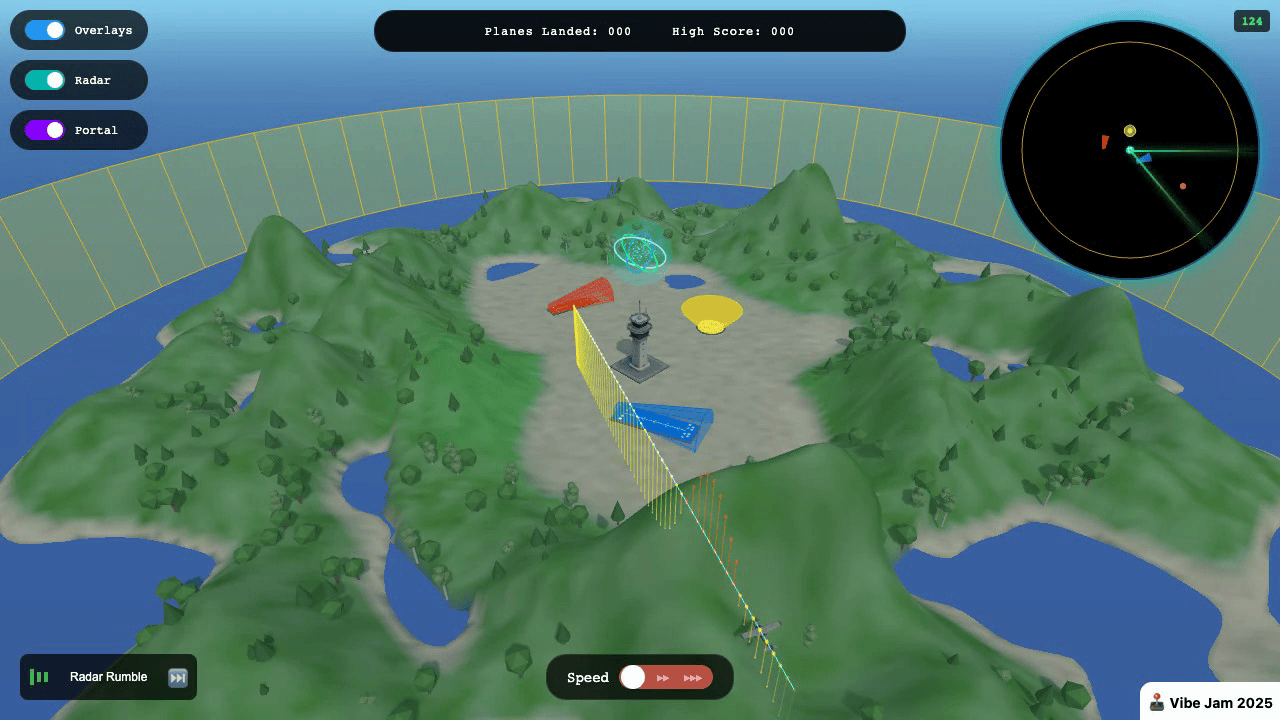Click the green 124 badge in the corner
This screenshot has height=720, width=1280.
click(1251, 20)
